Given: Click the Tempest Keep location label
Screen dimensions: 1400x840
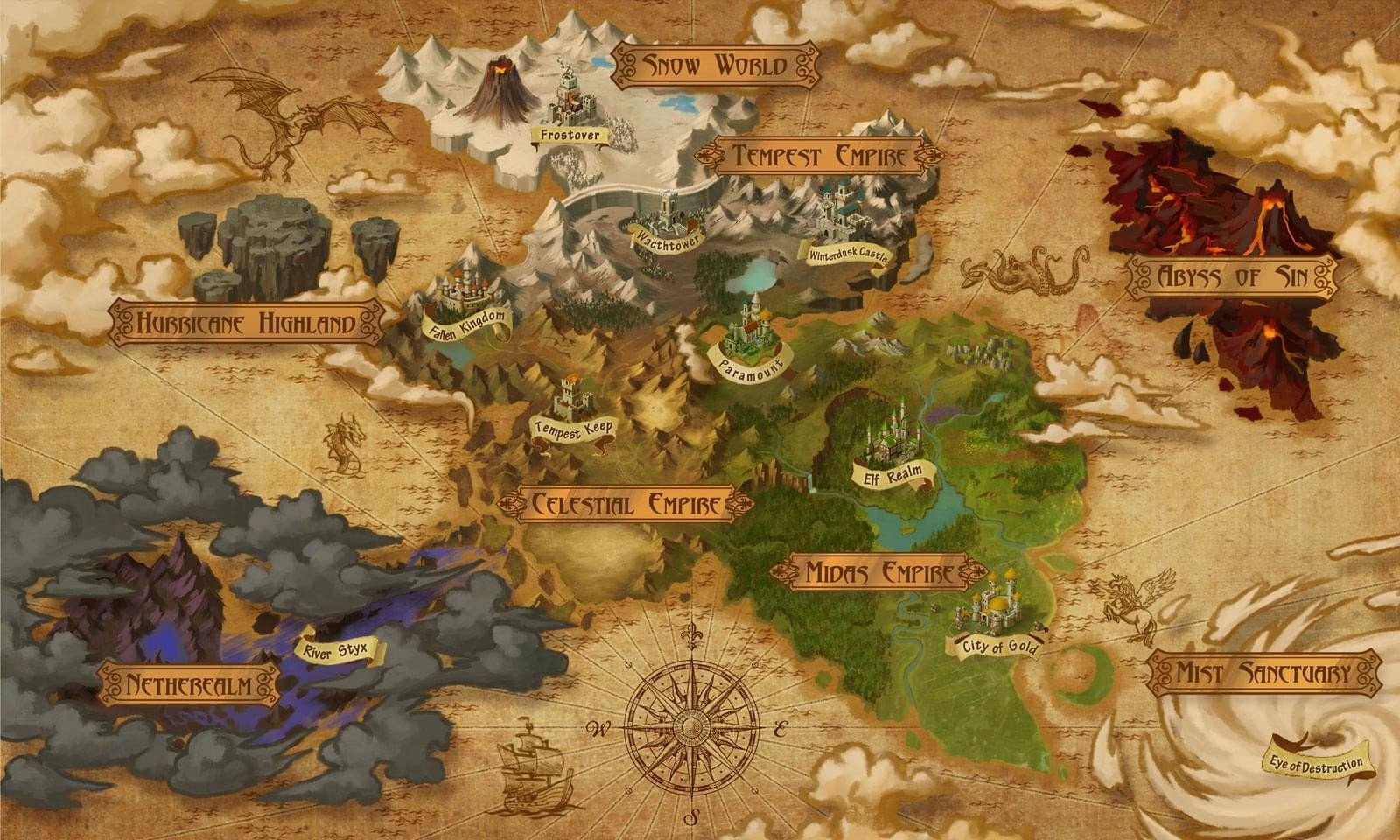Looking at the screenshot, I should [x=573, y=429].
